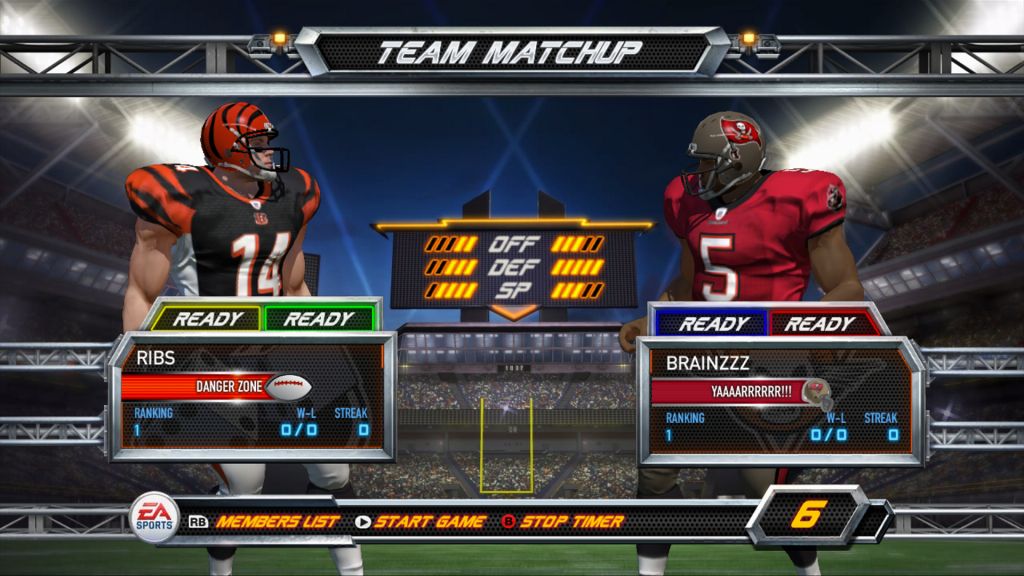Toggle the blue READY indicator

714,323
